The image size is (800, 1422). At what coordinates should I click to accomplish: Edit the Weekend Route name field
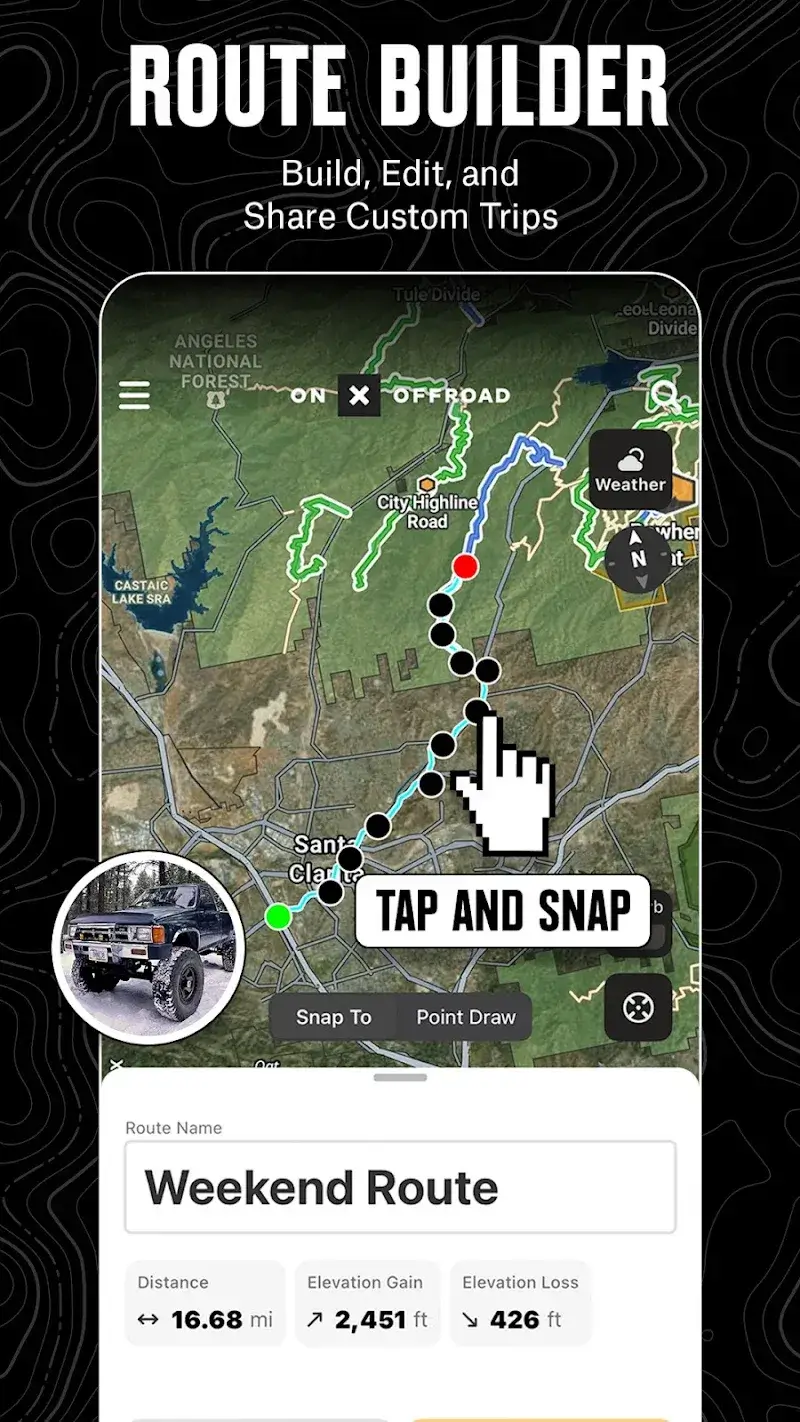tap(400, 1188)
